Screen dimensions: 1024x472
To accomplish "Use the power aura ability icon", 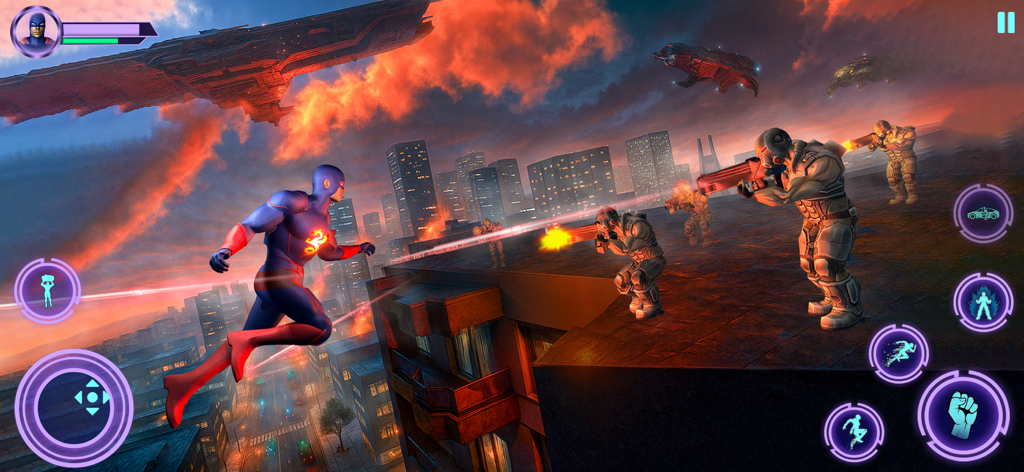I will tap(983, 302).
